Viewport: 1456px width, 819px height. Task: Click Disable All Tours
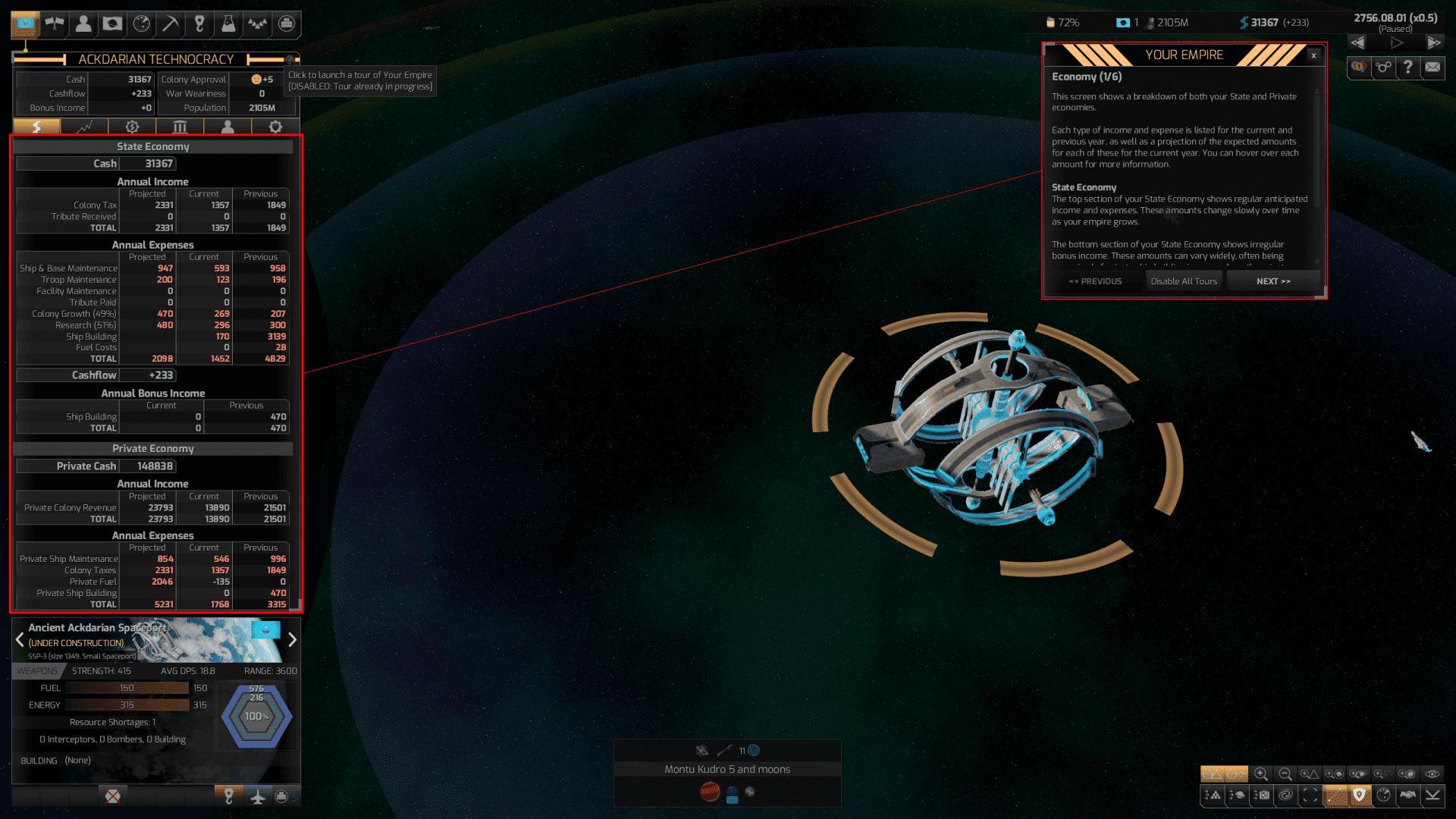[1183, 281]
